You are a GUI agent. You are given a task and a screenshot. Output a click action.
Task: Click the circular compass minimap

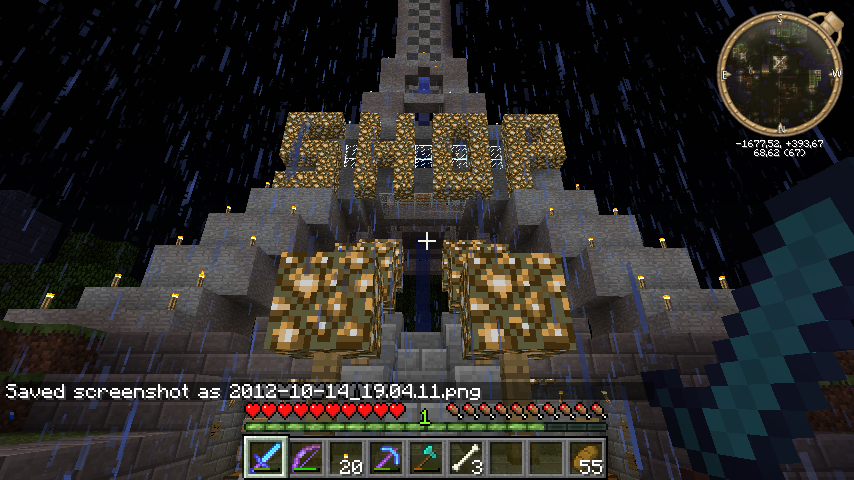click(780, 74)
